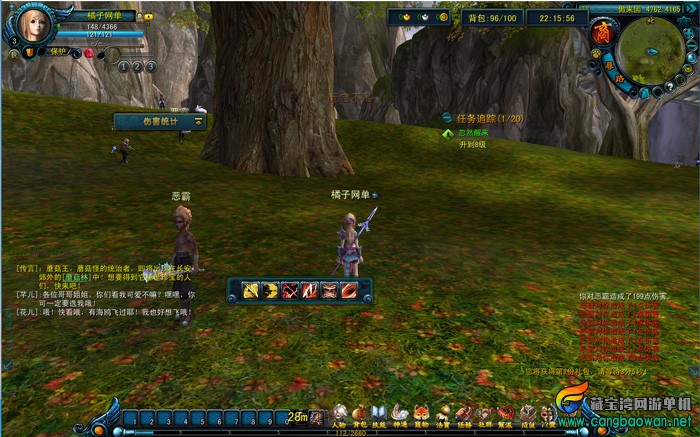Select preset number 2 under the player frame
This screenshot has width=700, height=437.
[137, 66]
